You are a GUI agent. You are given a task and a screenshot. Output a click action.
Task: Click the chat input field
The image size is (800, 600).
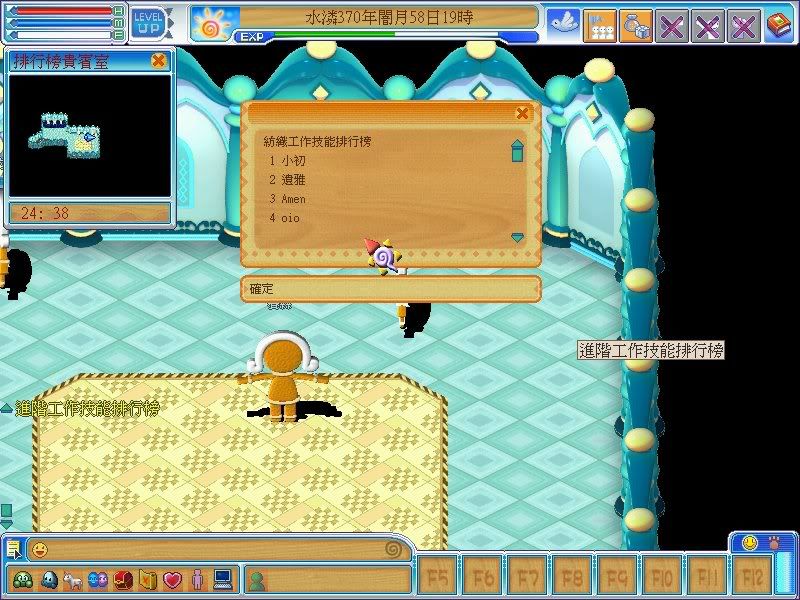tap(215, 549)
